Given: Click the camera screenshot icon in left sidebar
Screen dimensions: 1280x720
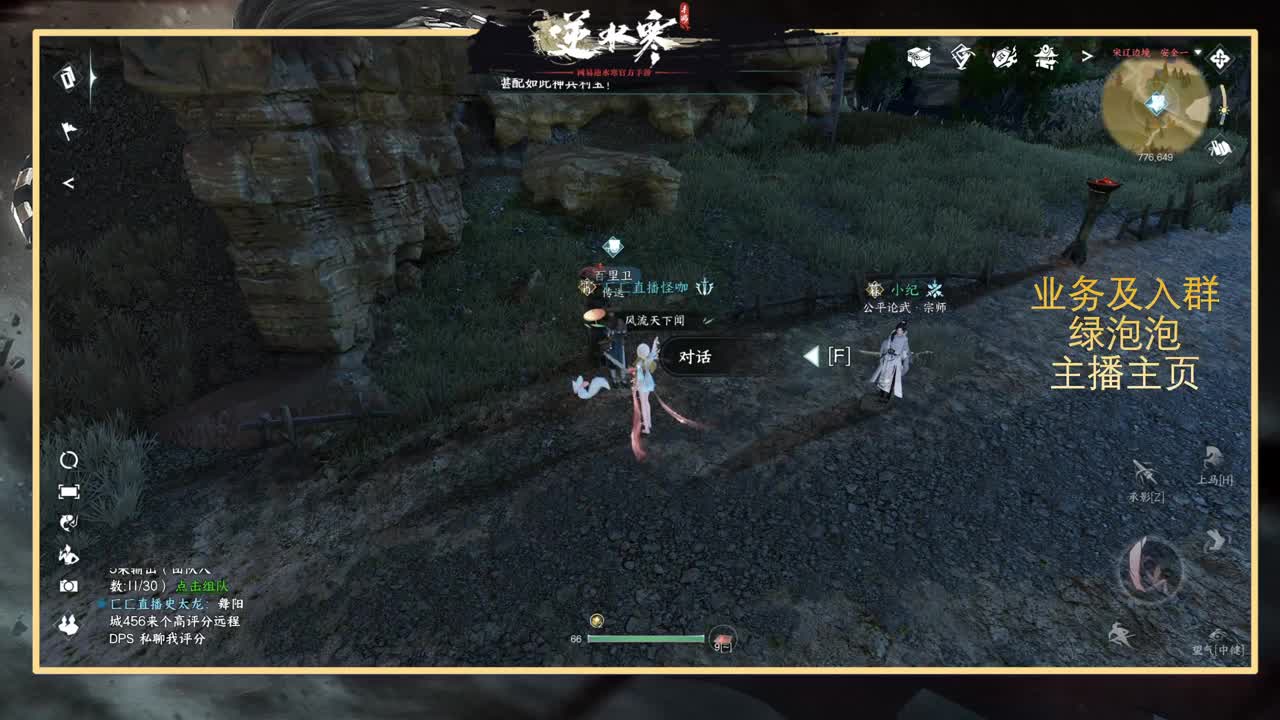Looking at the screenshot, I should click(68, 584).
